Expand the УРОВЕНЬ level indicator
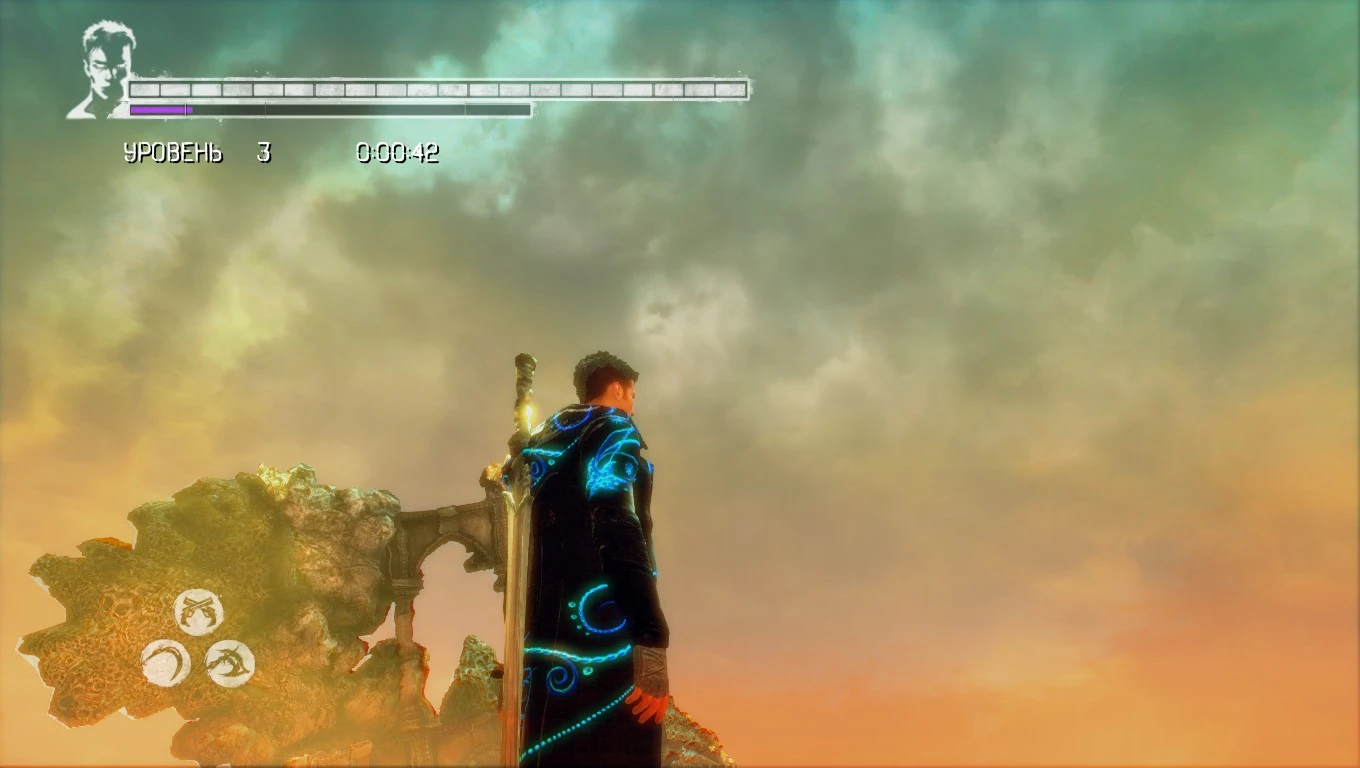 [175, 152]
